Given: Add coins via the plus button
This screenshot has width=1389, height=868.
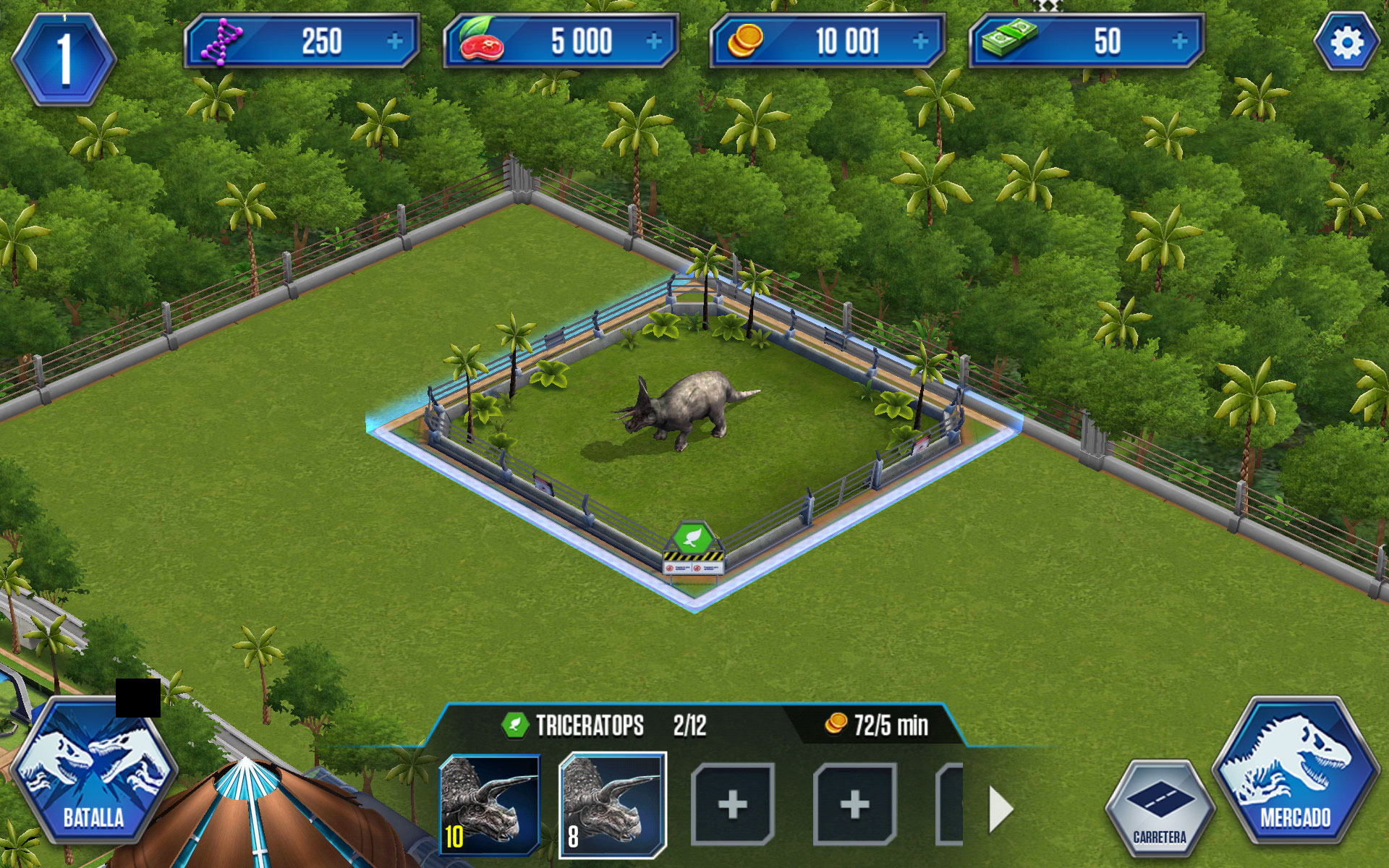Looking at the screenshot, I should click(x=920, y=42).
